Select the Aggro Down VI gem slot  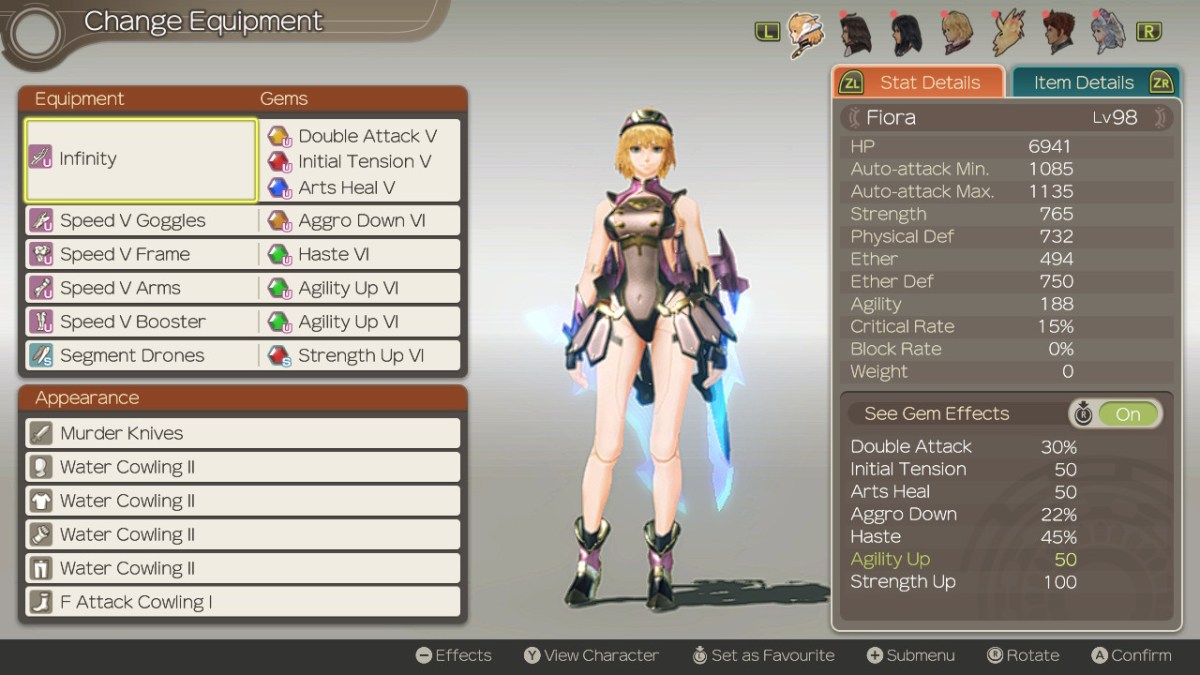[360, 221]
